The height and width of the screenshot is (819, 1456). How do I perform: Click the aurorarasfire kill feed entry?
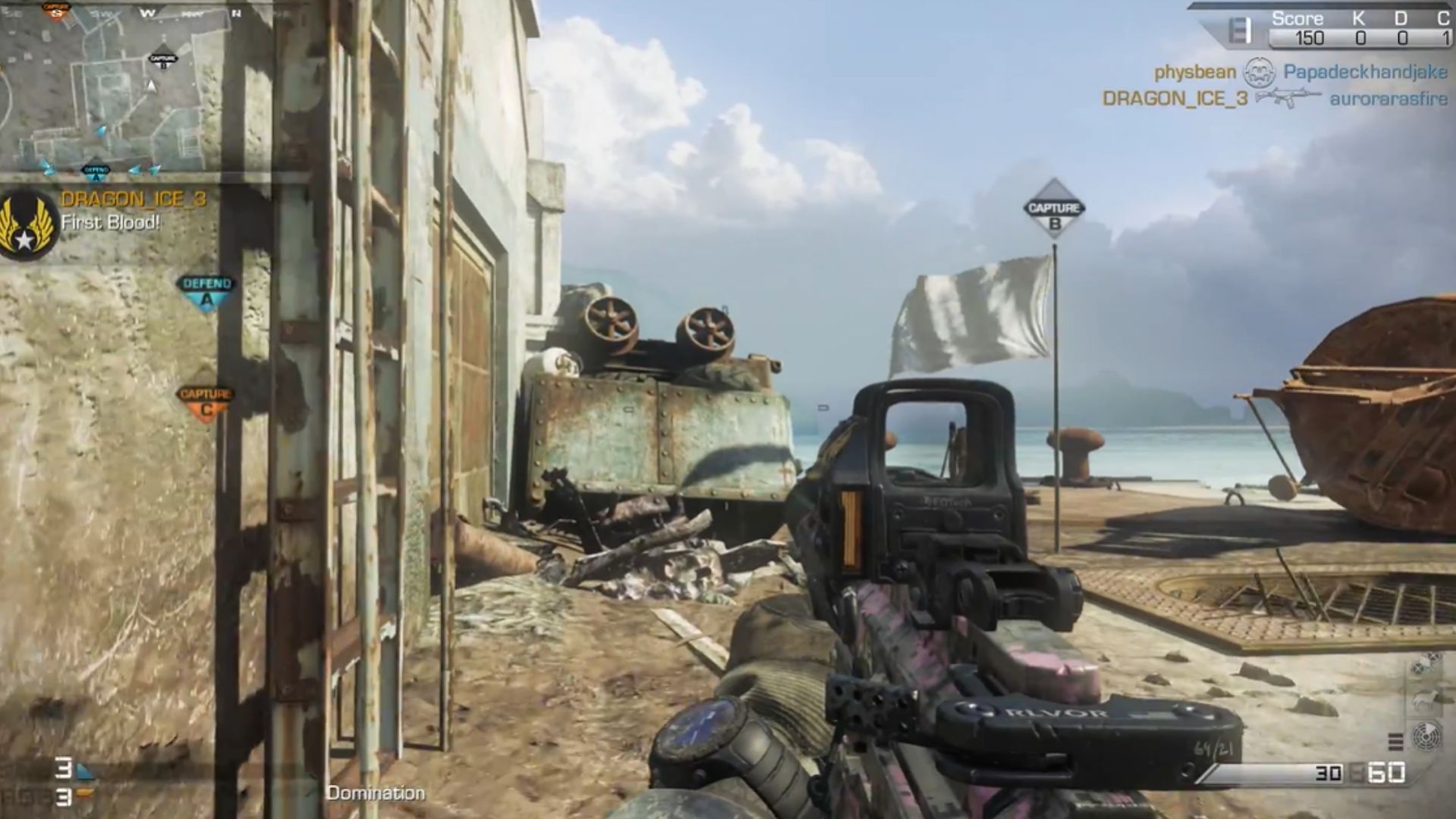tap(1389, 99)
